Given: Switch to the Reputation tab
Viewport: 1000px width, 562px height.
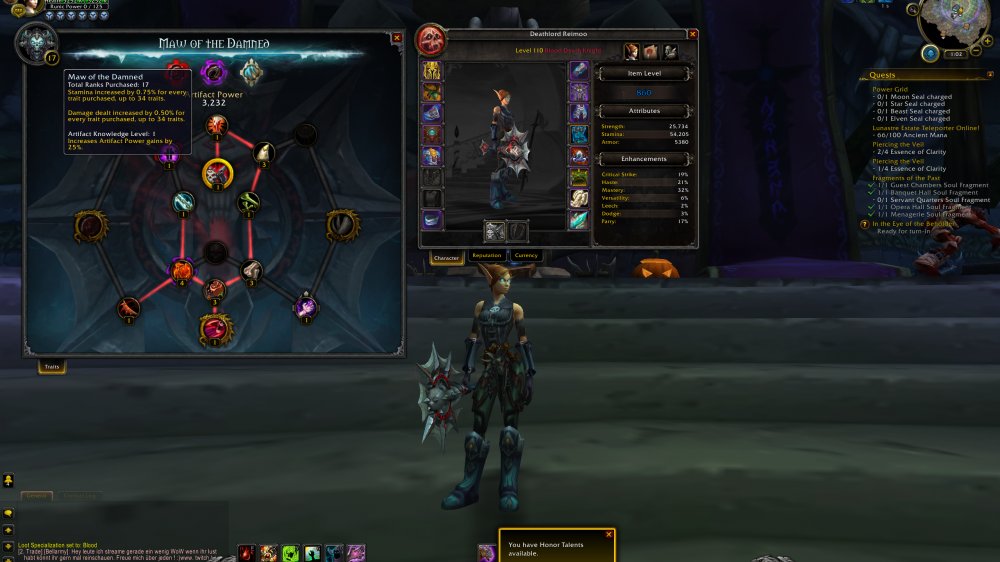Looking at the screenshot, I should [x=487, y=256].
